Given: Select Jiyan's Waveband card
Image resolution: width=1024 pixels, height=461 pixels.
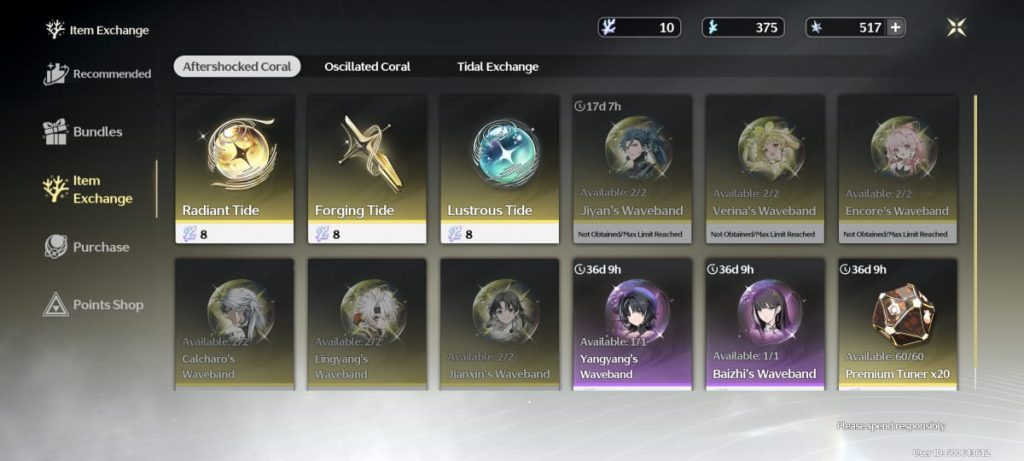Looking at the screenshot, I should pyautogui.click(x=632, y=168).
